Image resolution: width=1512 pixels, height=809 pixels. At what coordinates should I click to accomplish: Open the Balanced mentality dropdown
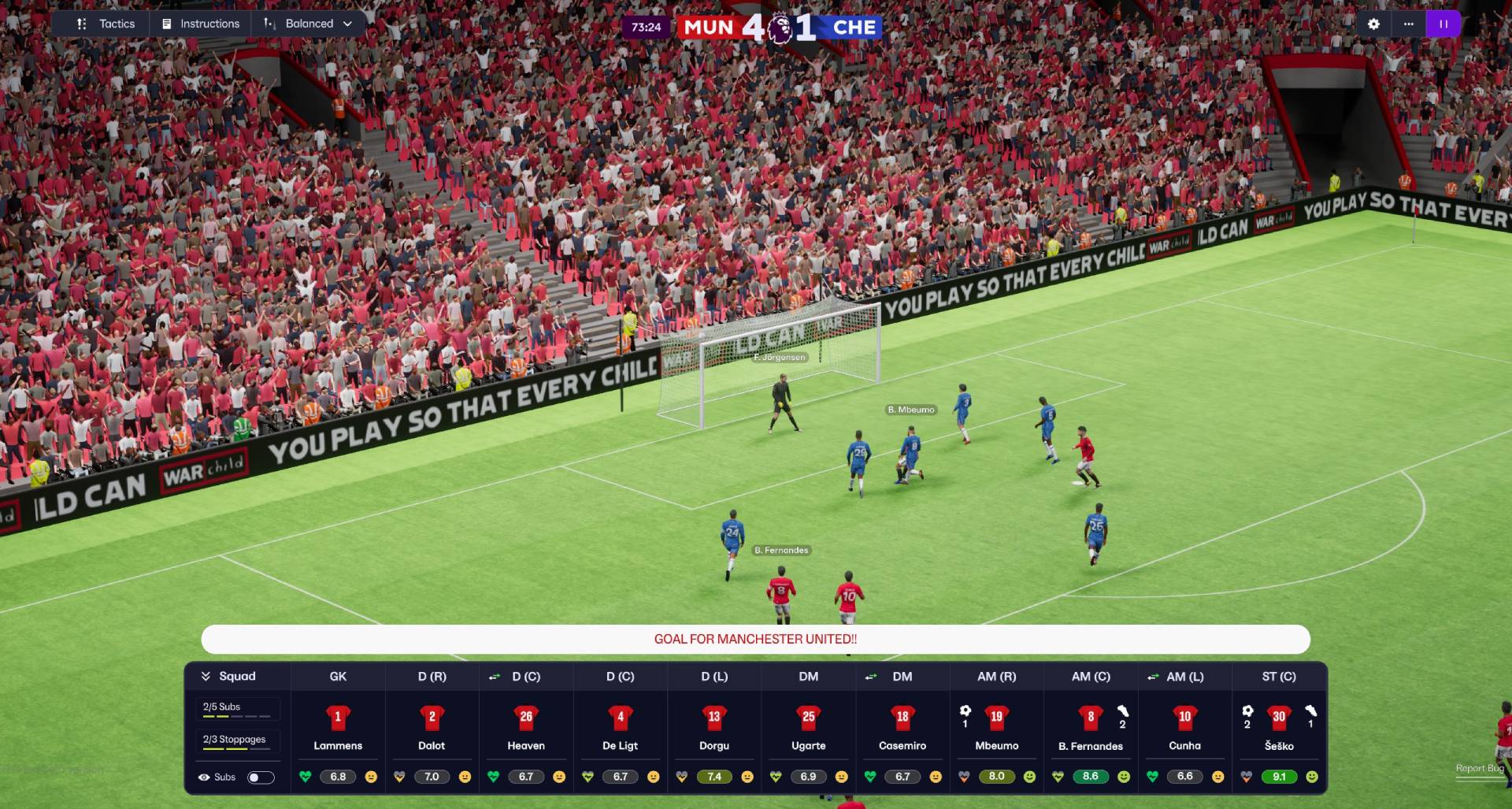click(309, 24)
